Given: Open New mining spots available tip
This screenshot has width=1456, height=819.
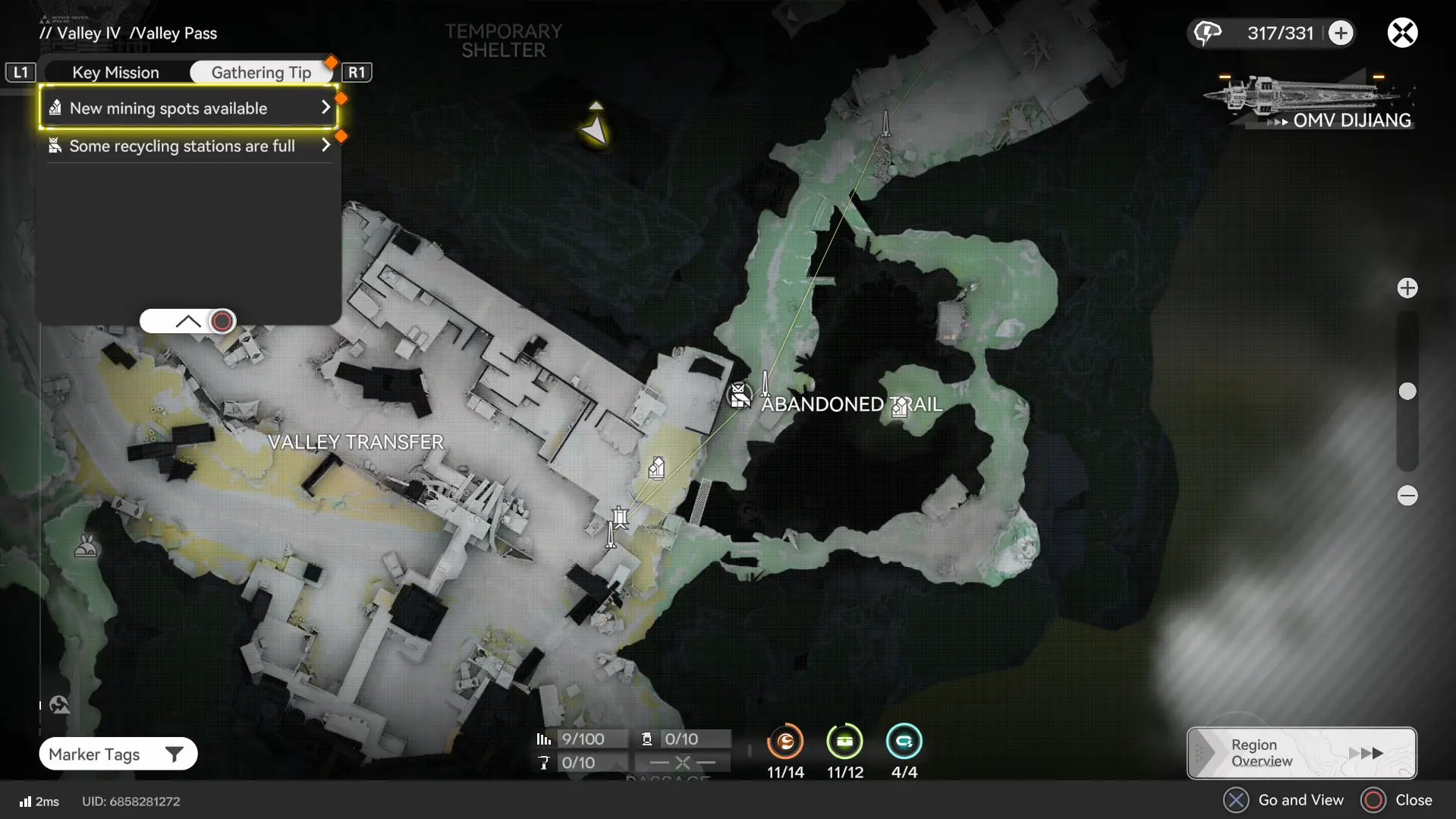Looking at the screenshot, I should coord(188,108).
